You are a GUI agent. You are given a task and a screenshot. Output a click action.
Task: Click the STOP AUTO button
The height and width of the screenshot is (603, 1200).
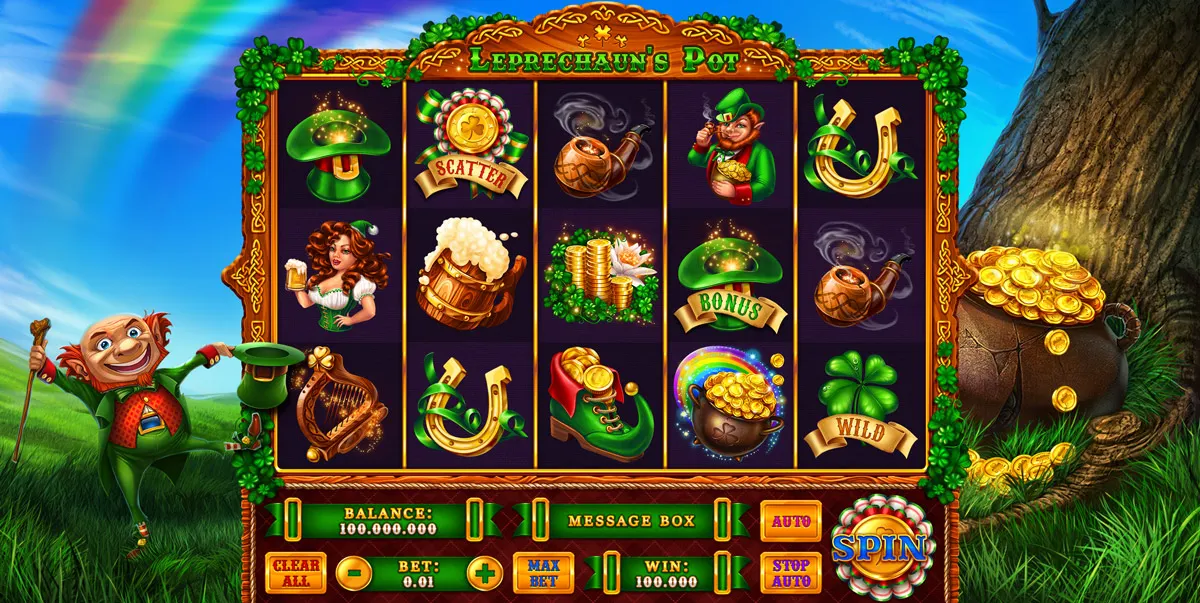click(x=790, y=573)
